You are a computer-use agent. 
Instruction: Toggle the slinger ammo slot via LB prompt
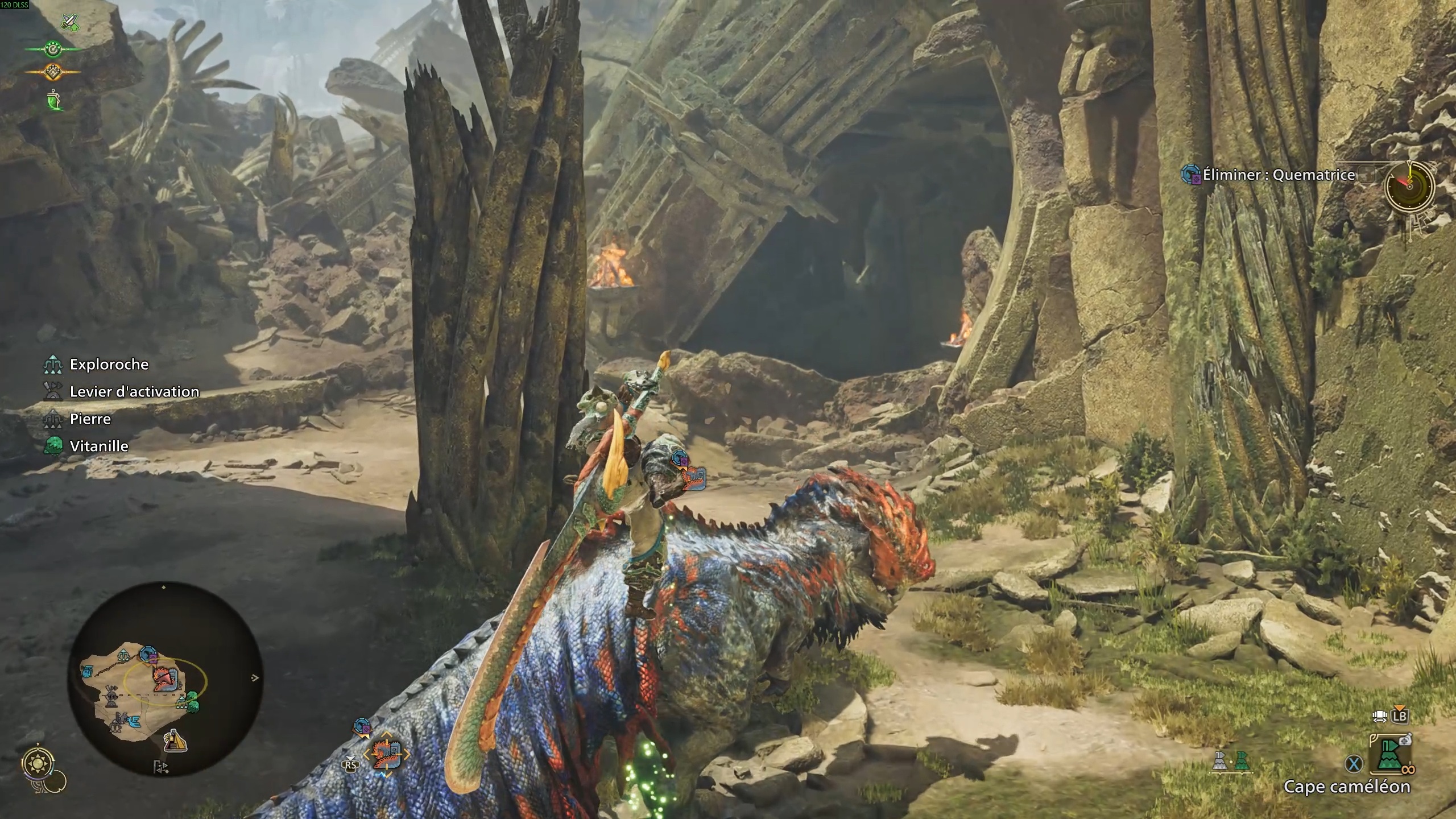(x=1400, y=716)
